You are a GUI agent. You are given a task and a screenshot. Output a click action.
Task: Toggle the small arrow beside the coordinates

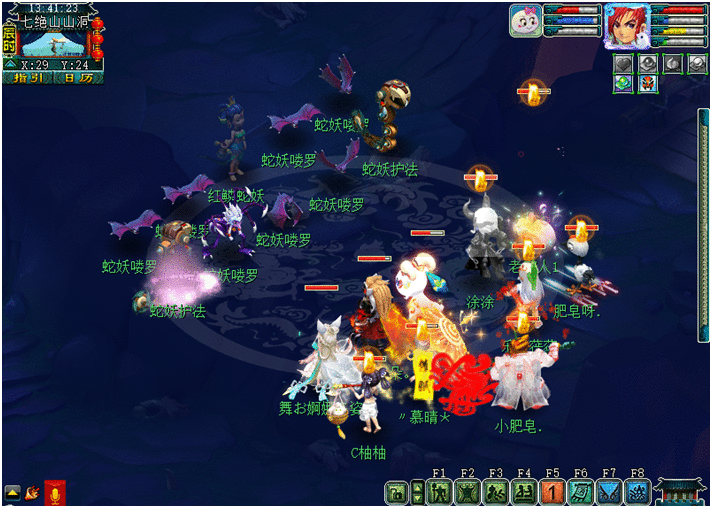[x=10, y=64]
